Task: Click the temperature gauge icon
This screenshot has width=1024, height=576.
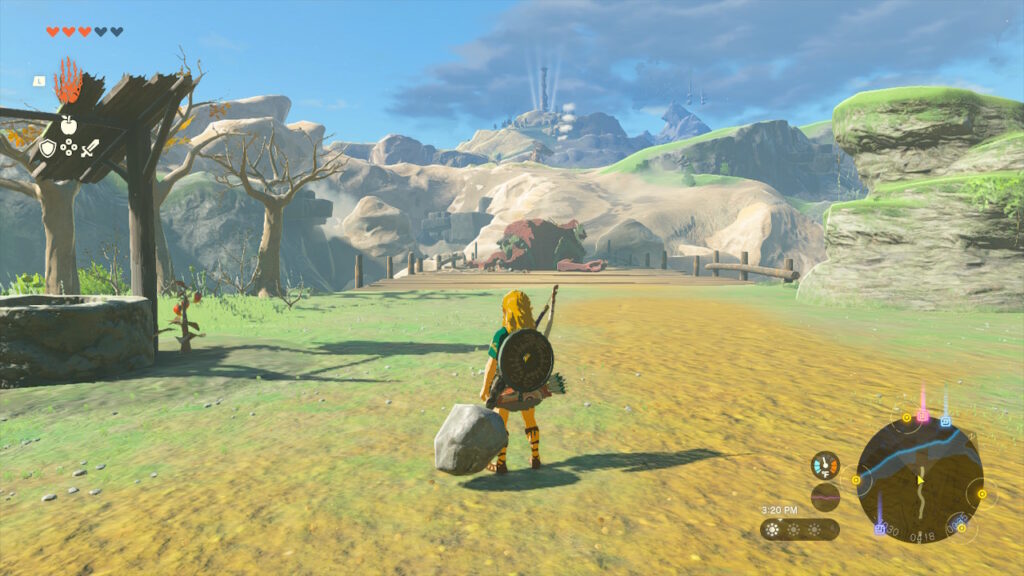Action: [825, 465]
